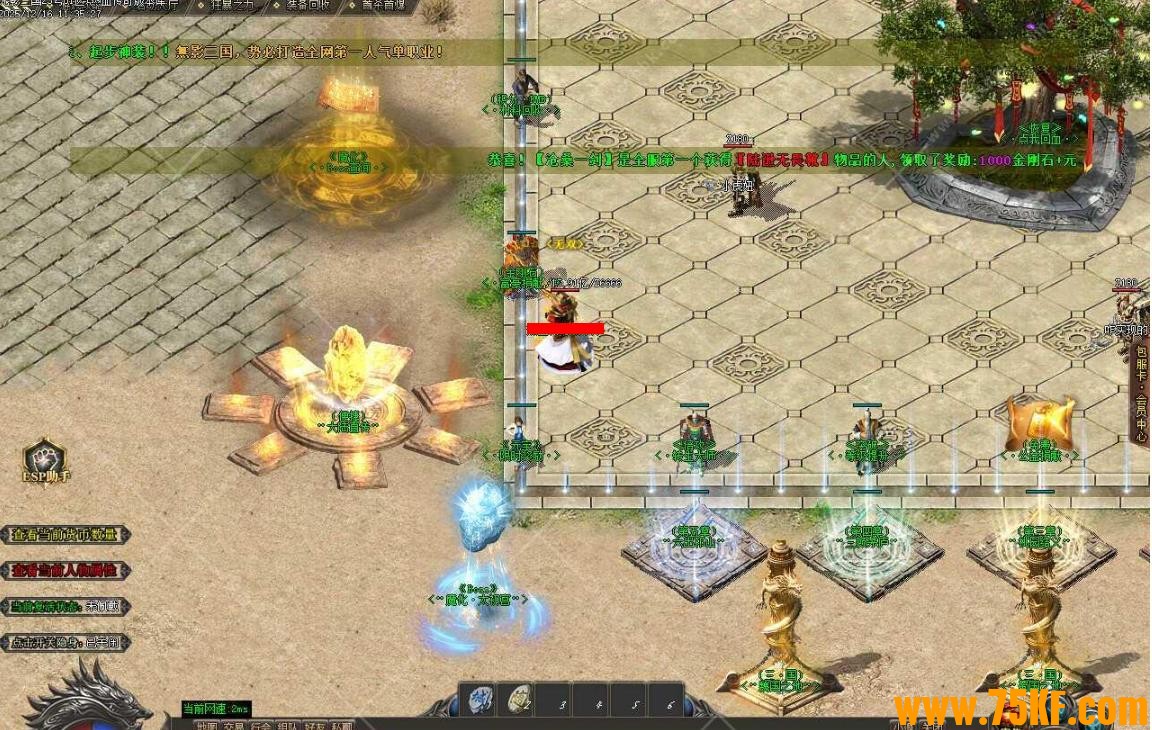
Task: Use the pale scroll item in hotbar slot 2
Action: (519, 699)
